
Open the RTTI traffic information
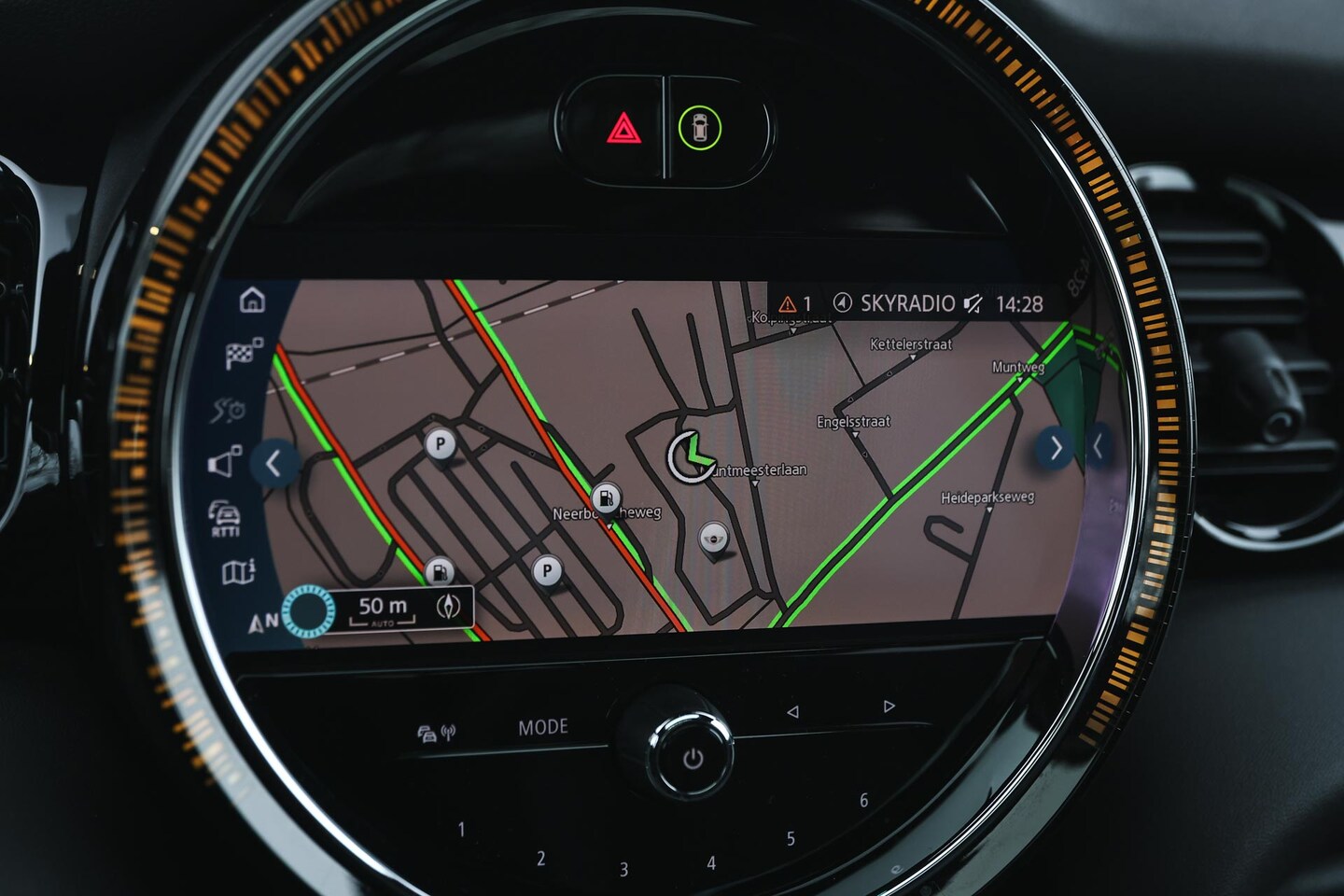point(225,518)
